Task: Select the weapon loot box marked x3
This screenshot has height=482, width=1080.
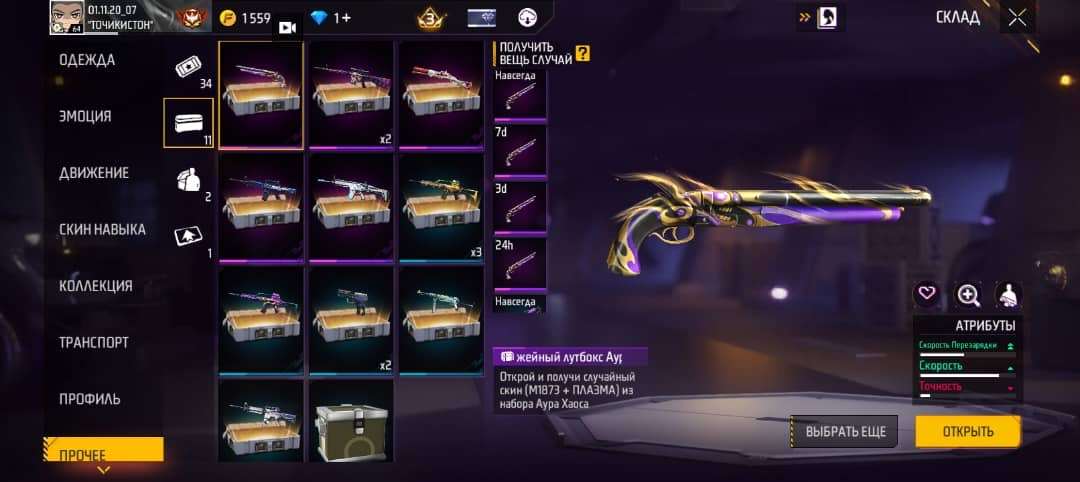Action: (441, 207)
